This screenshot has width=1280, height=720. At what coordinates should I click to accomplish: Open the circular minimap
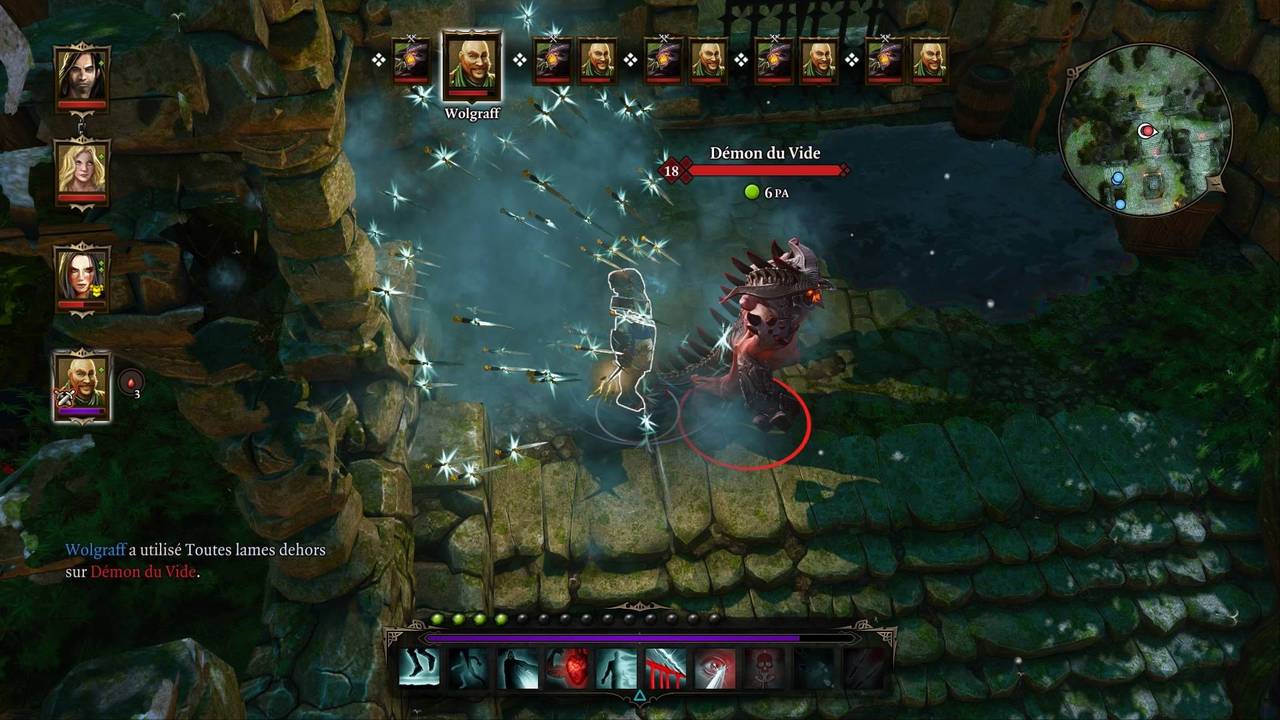coord(1145,128)
